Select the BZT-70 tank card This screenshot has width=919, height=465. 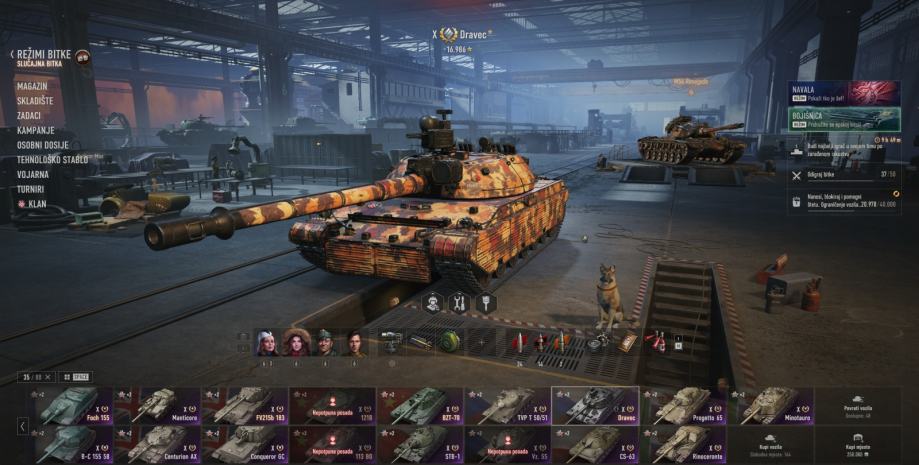419,406
